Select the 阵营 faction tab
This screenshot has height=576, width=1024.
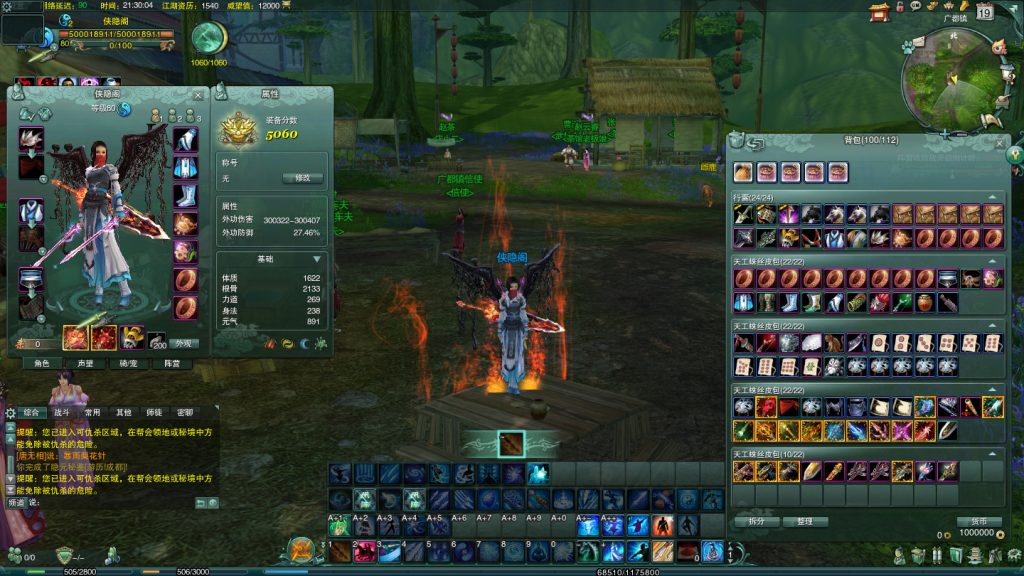click(171, 364)
